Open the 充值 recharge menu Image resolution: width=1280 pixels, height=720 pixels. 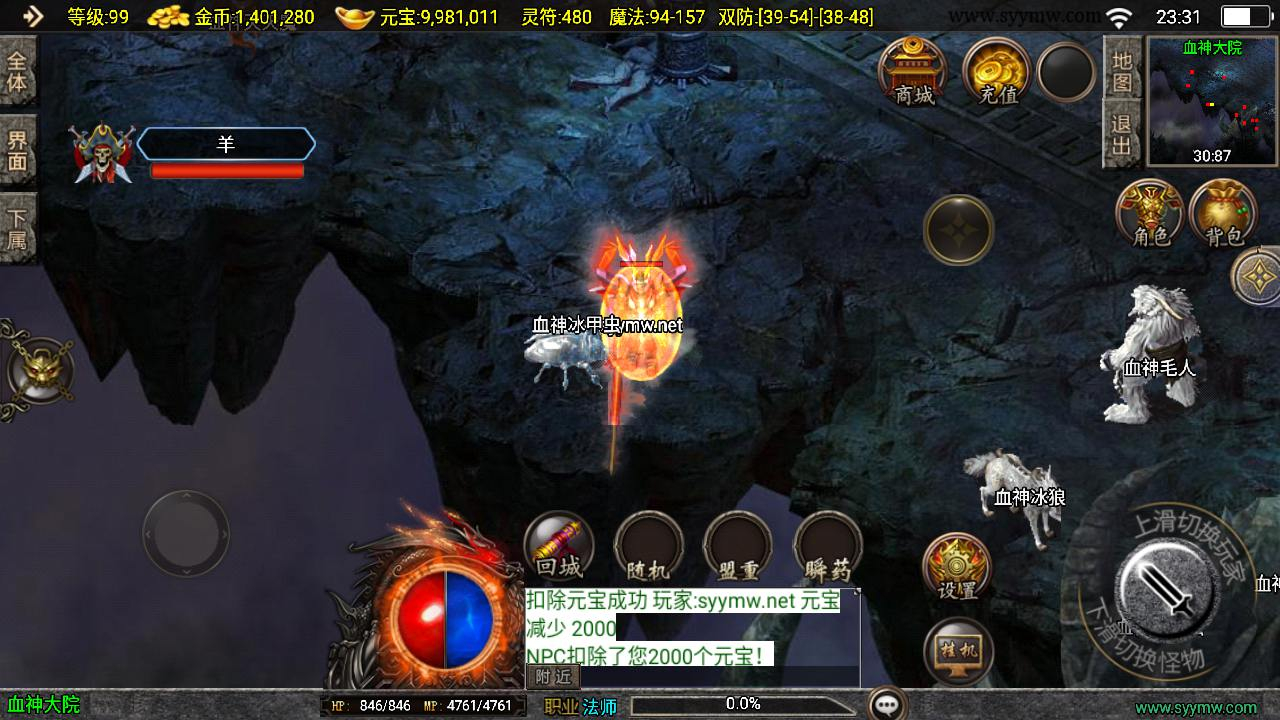pyautogui.click(x=997, y=71)
